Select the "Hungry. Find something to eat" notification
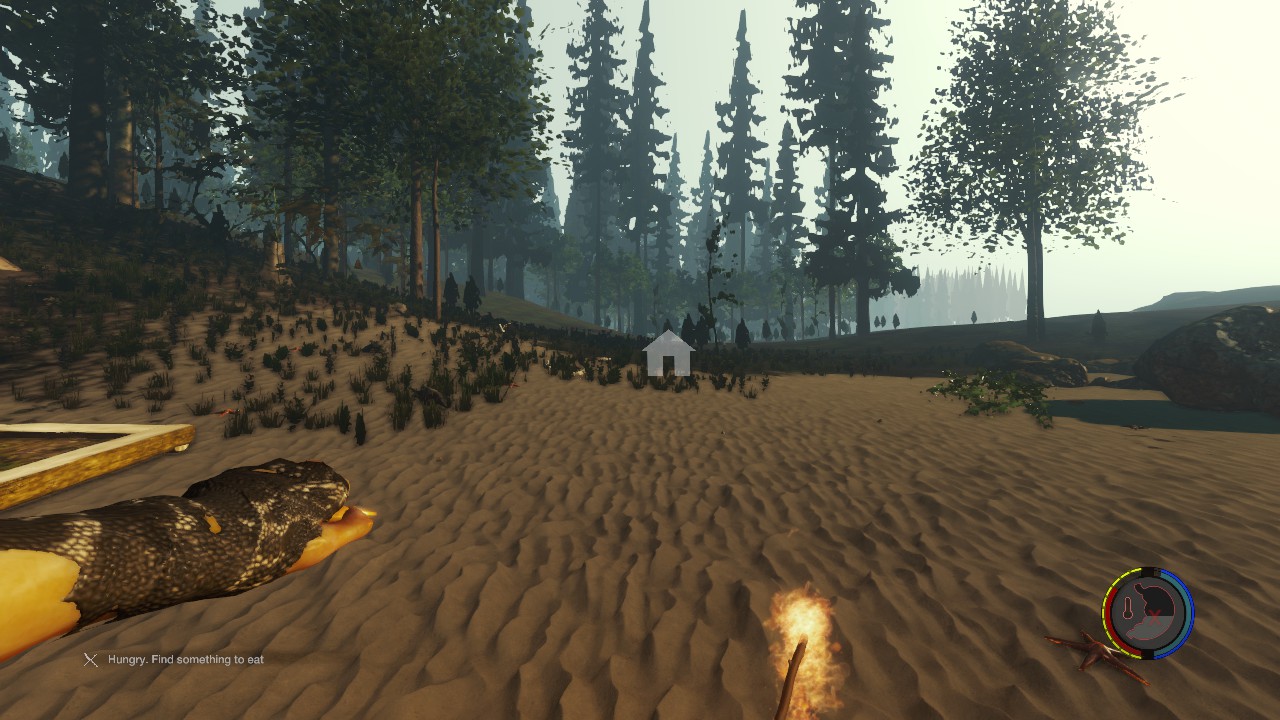1280x720 pixels. point(175,660)
